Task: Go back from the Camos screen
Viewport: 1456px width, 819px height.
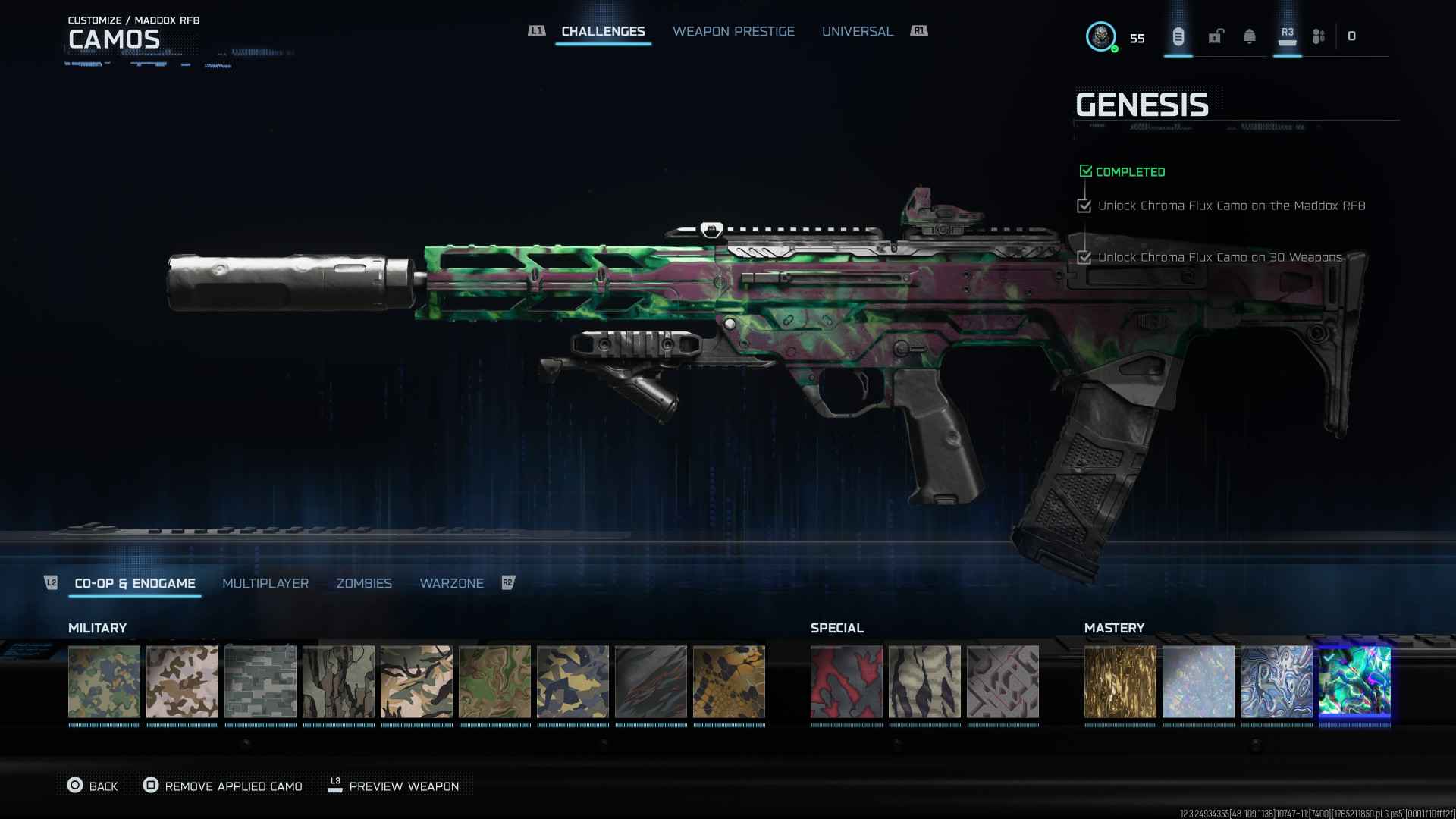Action: tap(93, 786)
